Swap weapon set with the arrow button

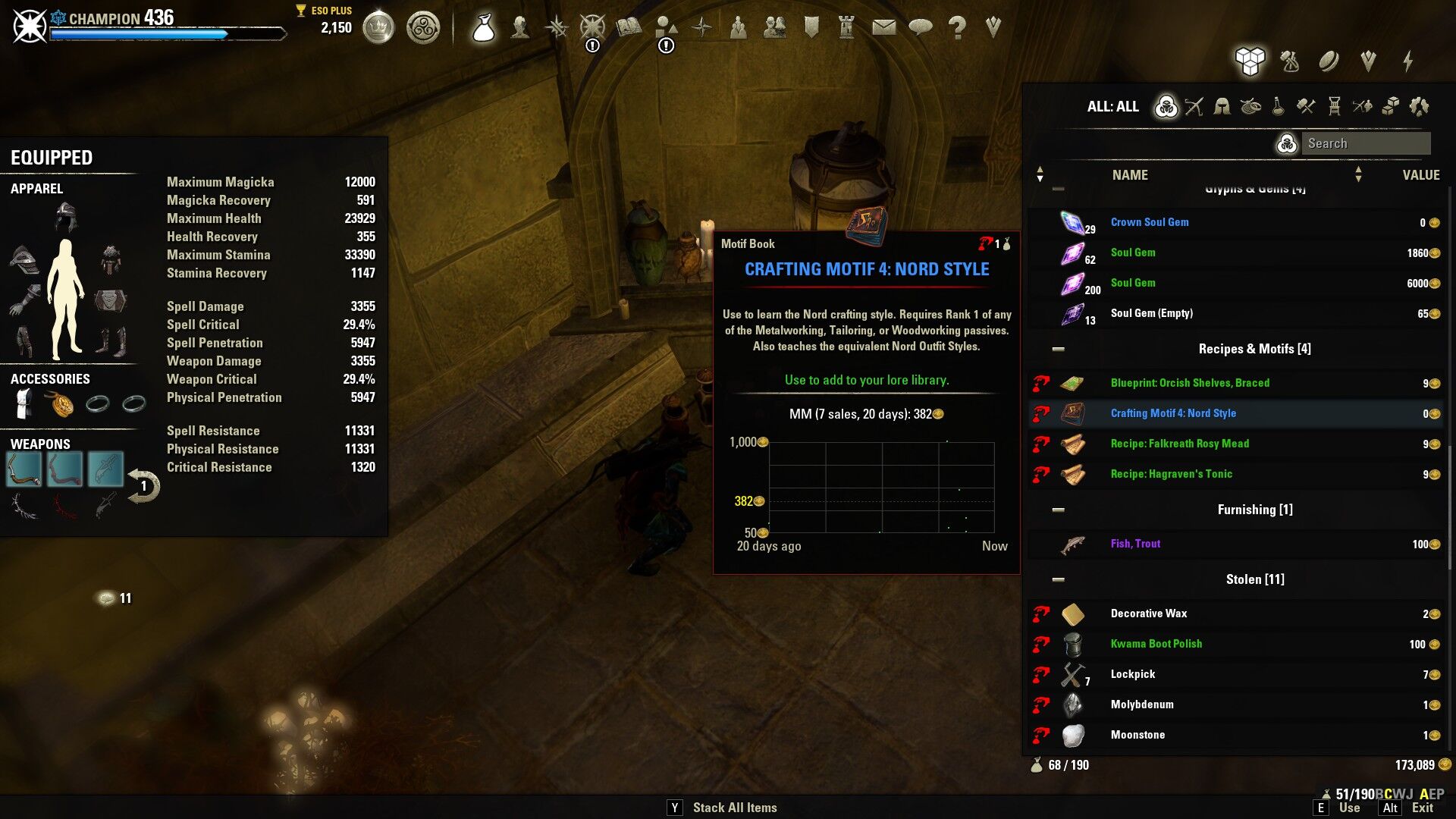coord(143,486)
